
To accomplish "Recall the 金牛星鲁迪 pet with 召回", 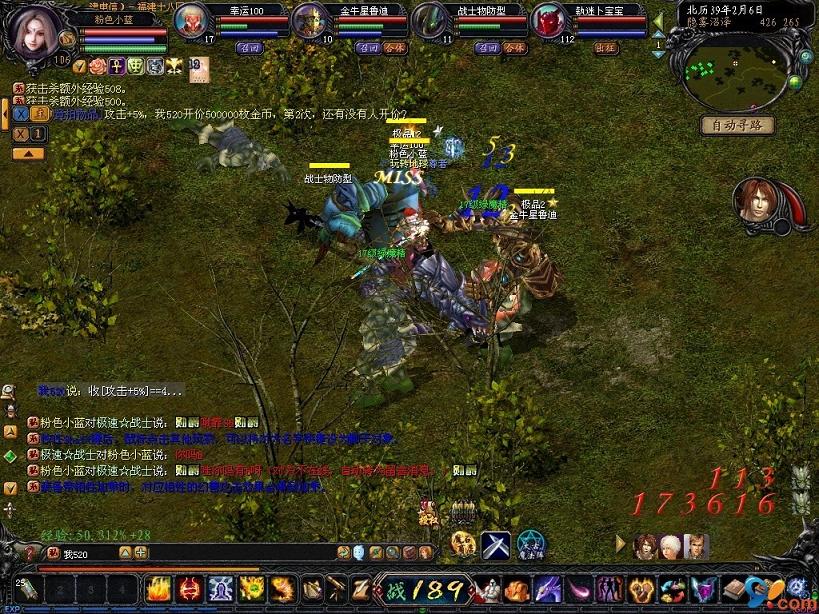I will pos(368,47).
